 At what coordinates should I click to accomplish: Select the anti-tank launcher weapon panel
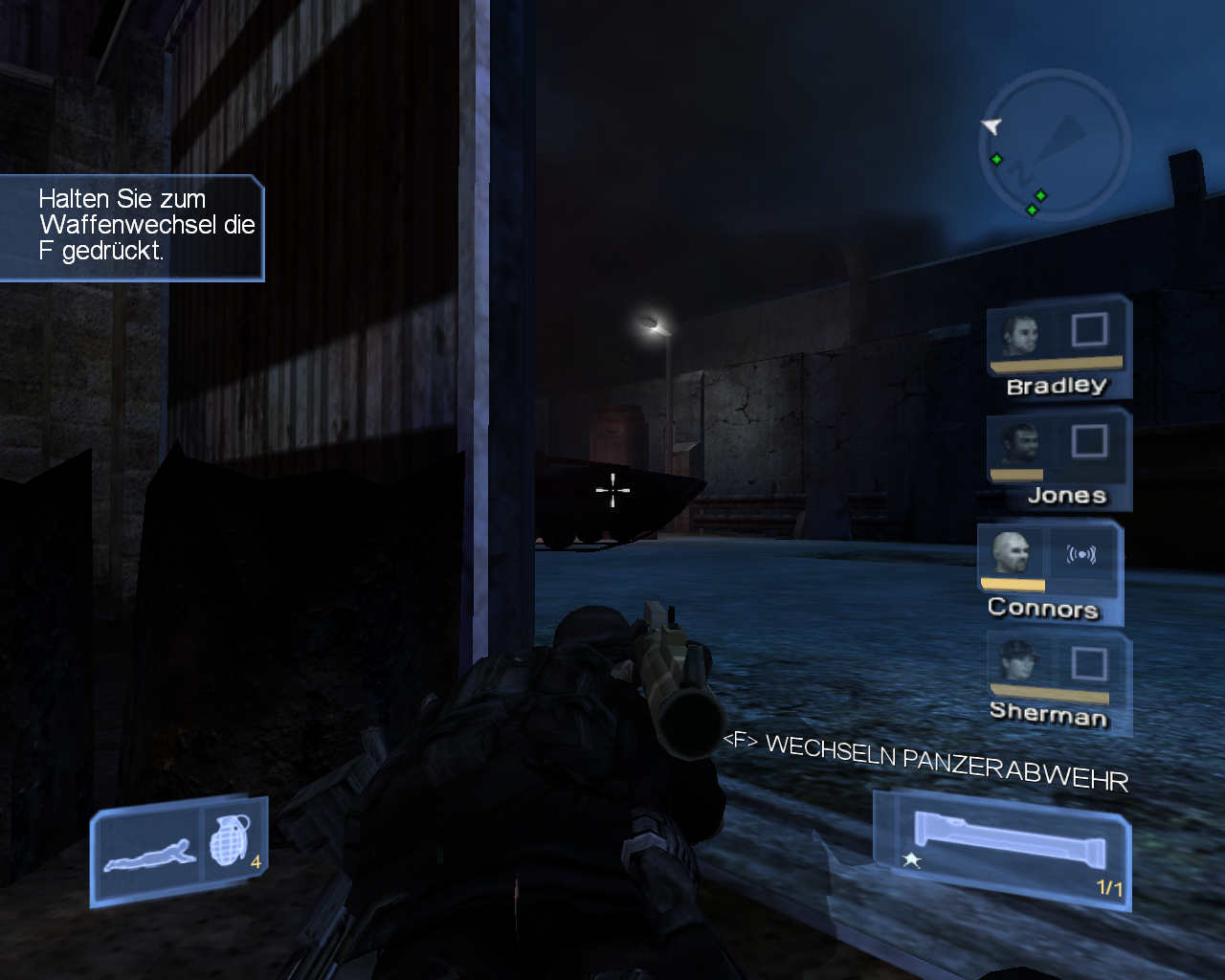[1003, 848]
